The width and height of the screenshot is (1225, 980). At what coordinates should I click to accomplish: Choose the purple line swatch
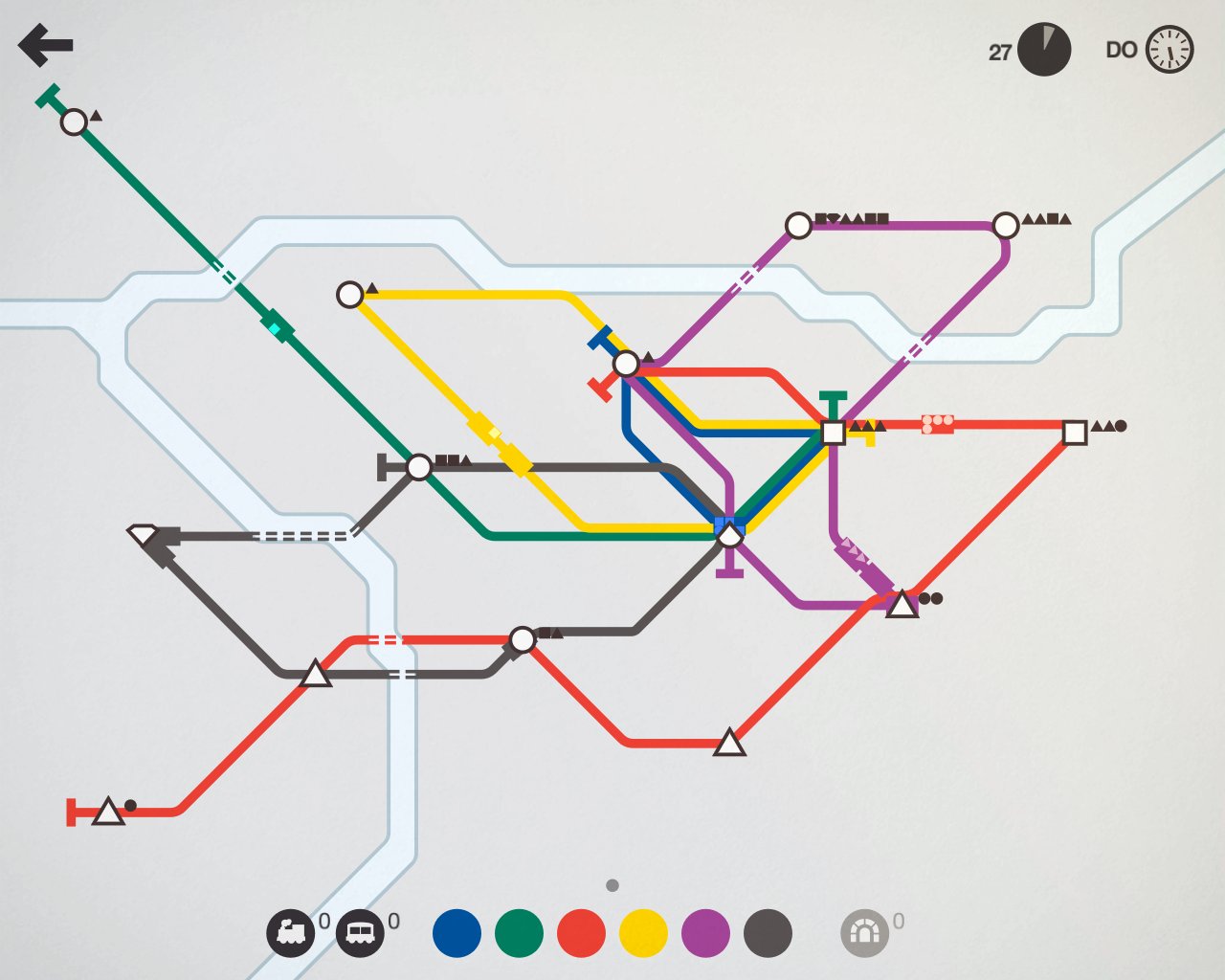click(x=705, y=933)
